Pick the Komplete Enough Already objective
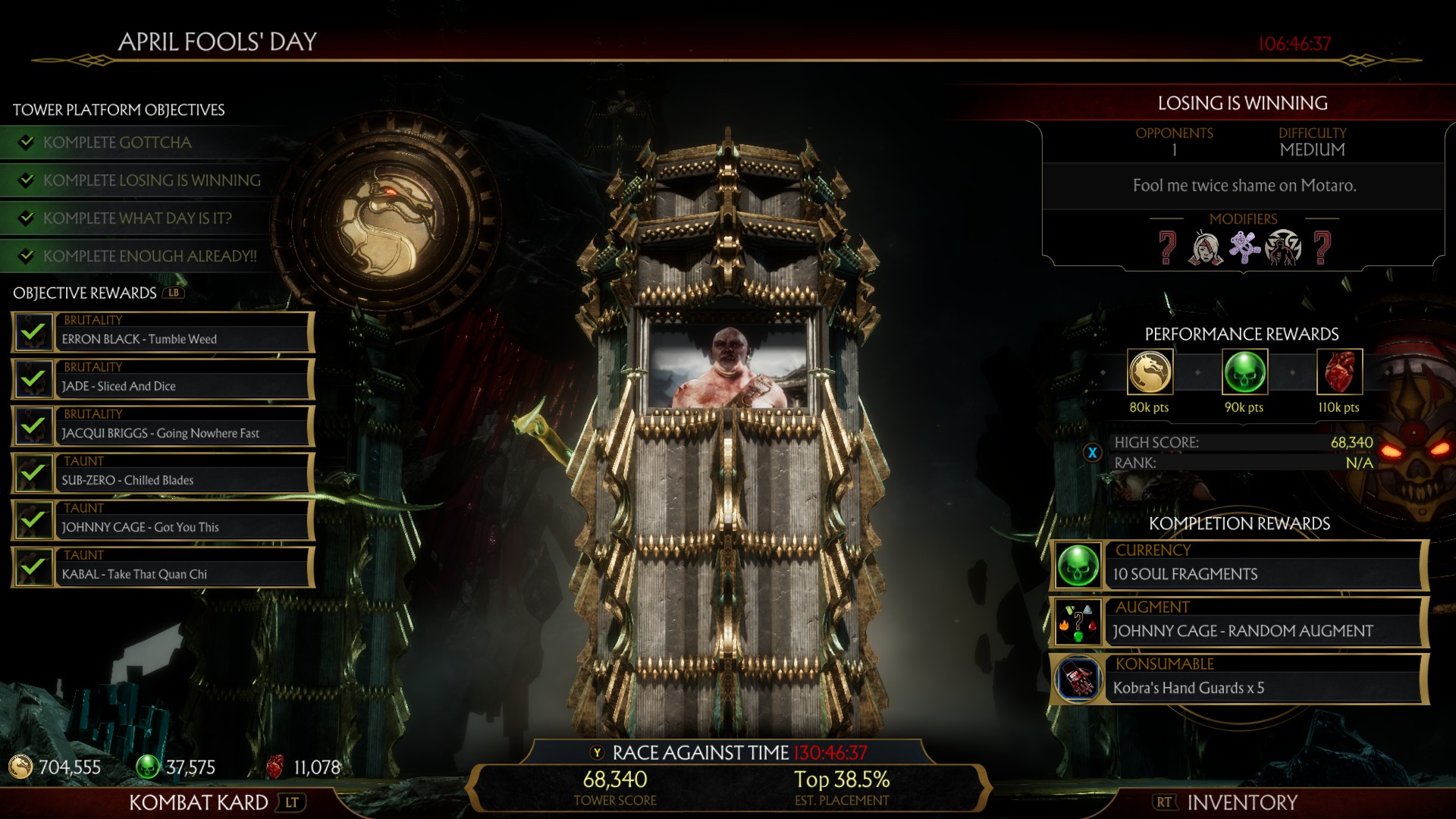This screenshot has width=1456, height=819. (149, 256)
